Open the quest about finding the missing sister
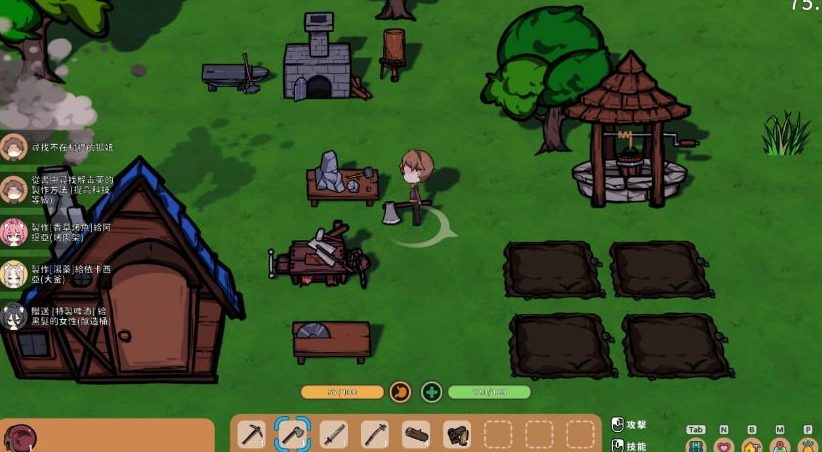 60,148
